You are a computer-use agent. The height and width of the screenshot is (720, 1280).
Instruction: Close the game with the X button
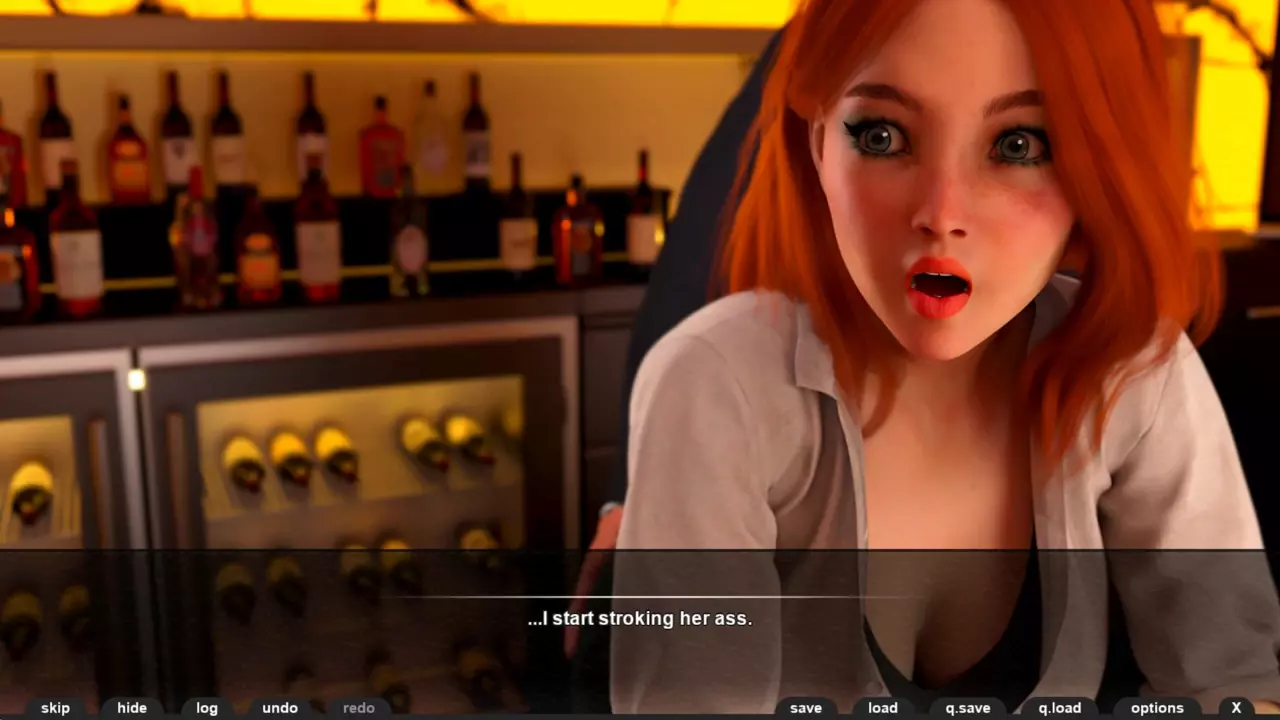(x=1236, y=708)
